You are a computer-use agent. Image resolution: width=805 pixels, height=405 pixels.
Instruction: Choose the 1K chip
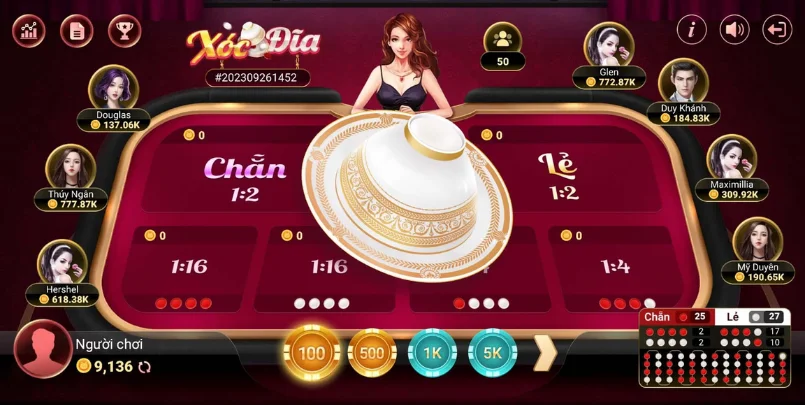(432, 353)
